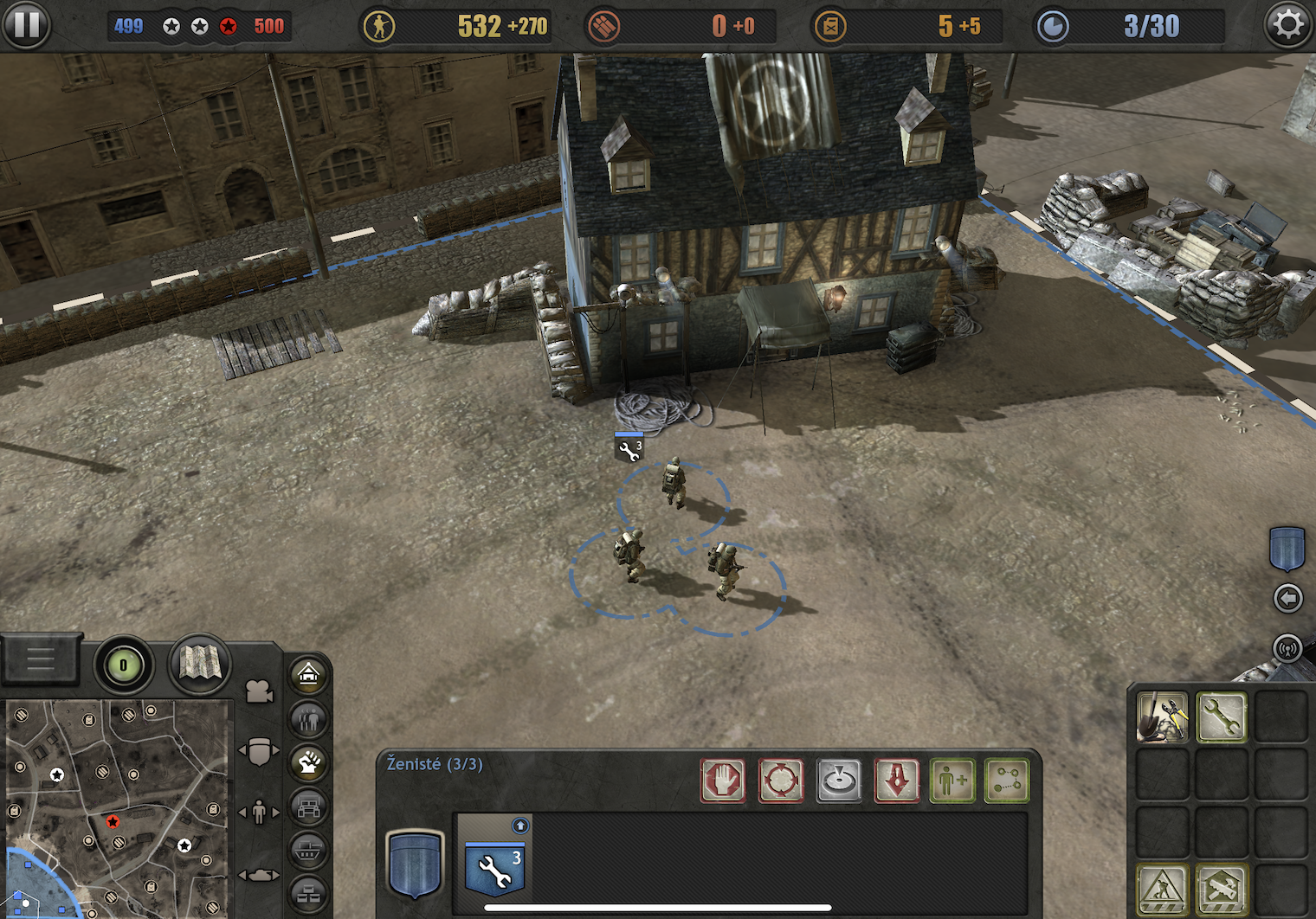
Task: Order retreat with the red down-arrow button
Action: pyautogui.click(x=897, y=781)
